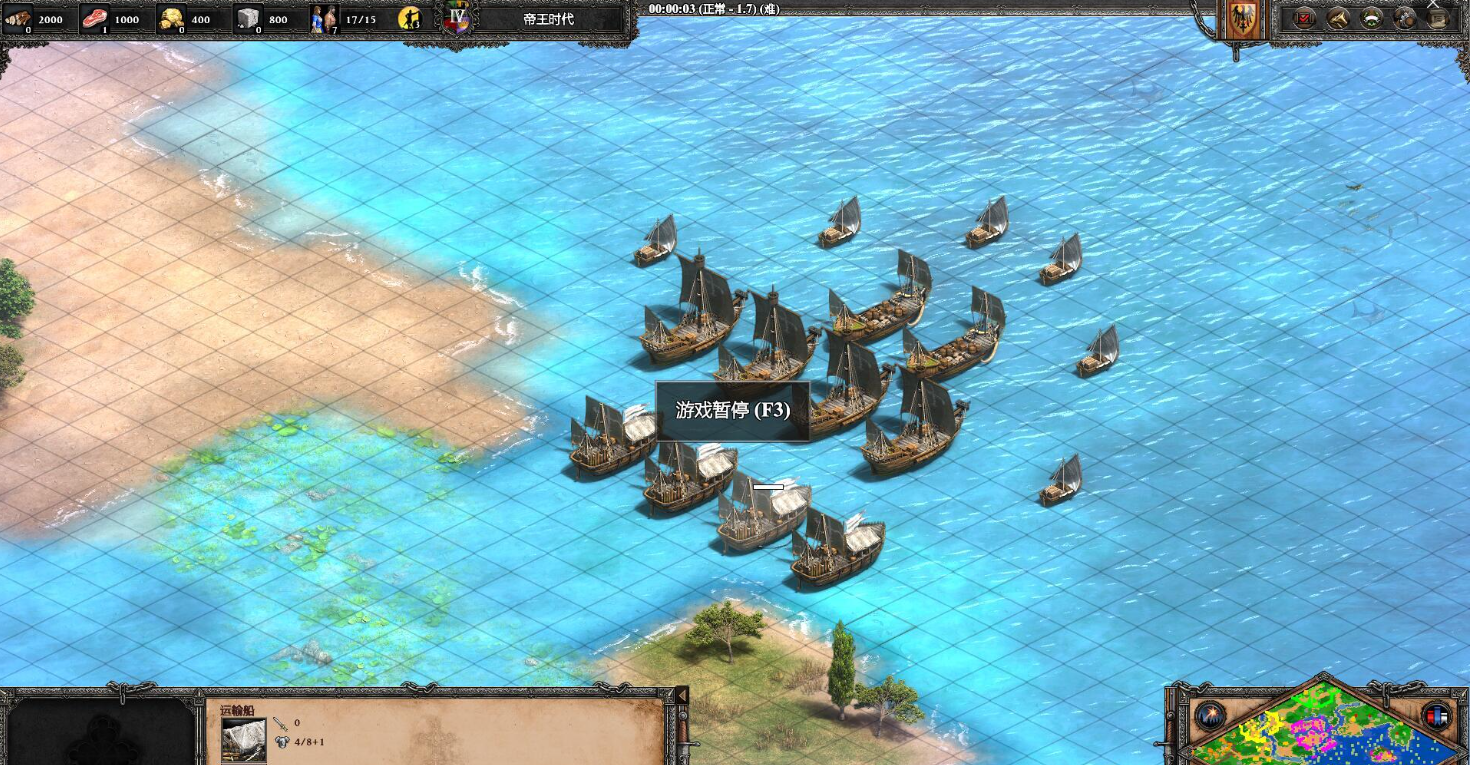Click the wood resource icon

point(19,18)
